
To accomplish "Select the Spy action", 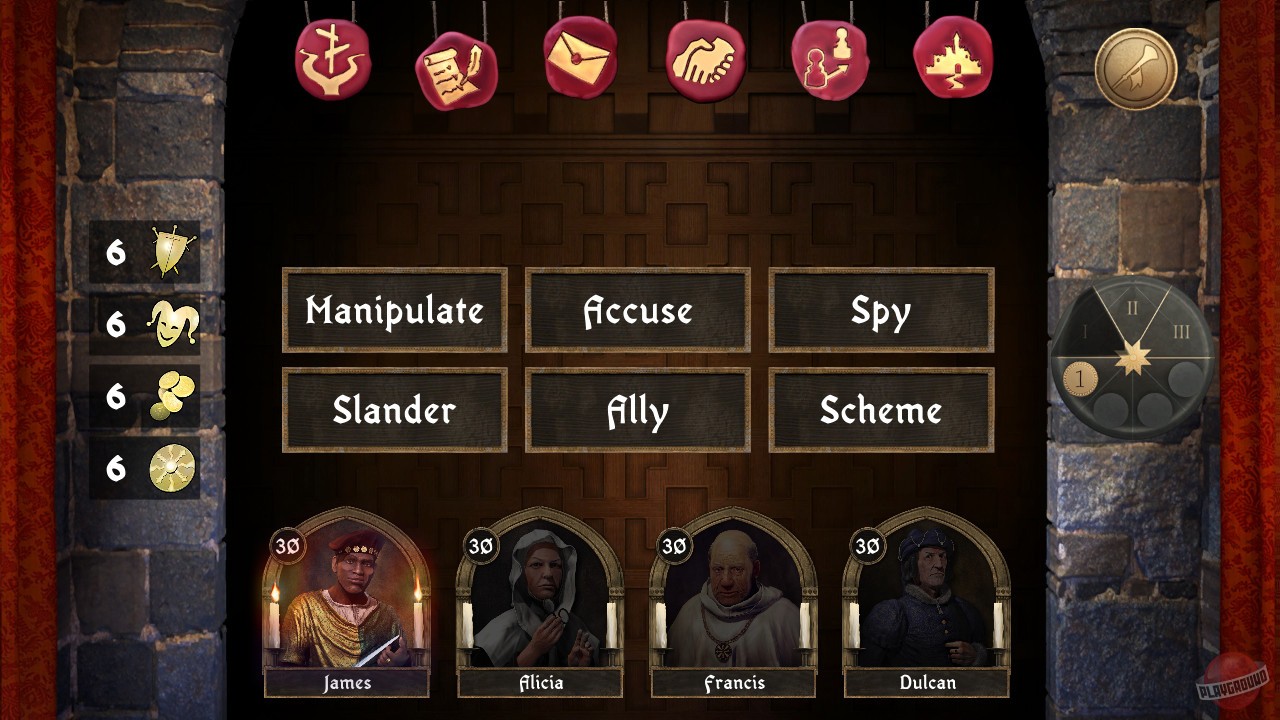I will click(x=882, y=311).
